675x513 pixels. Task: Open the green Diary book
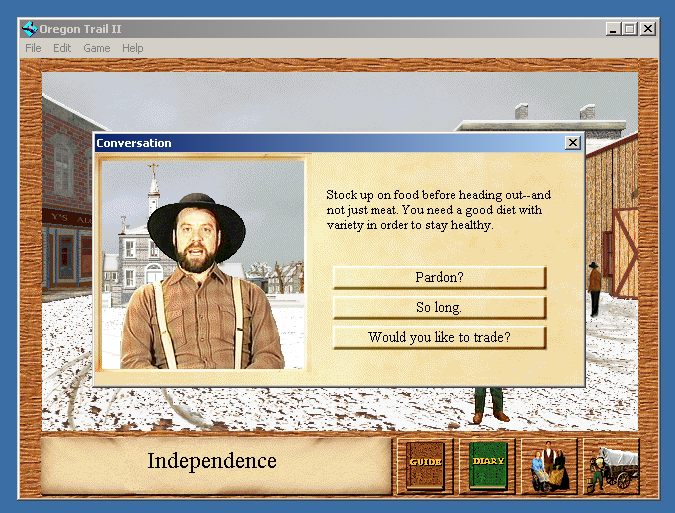pos(488,465)
